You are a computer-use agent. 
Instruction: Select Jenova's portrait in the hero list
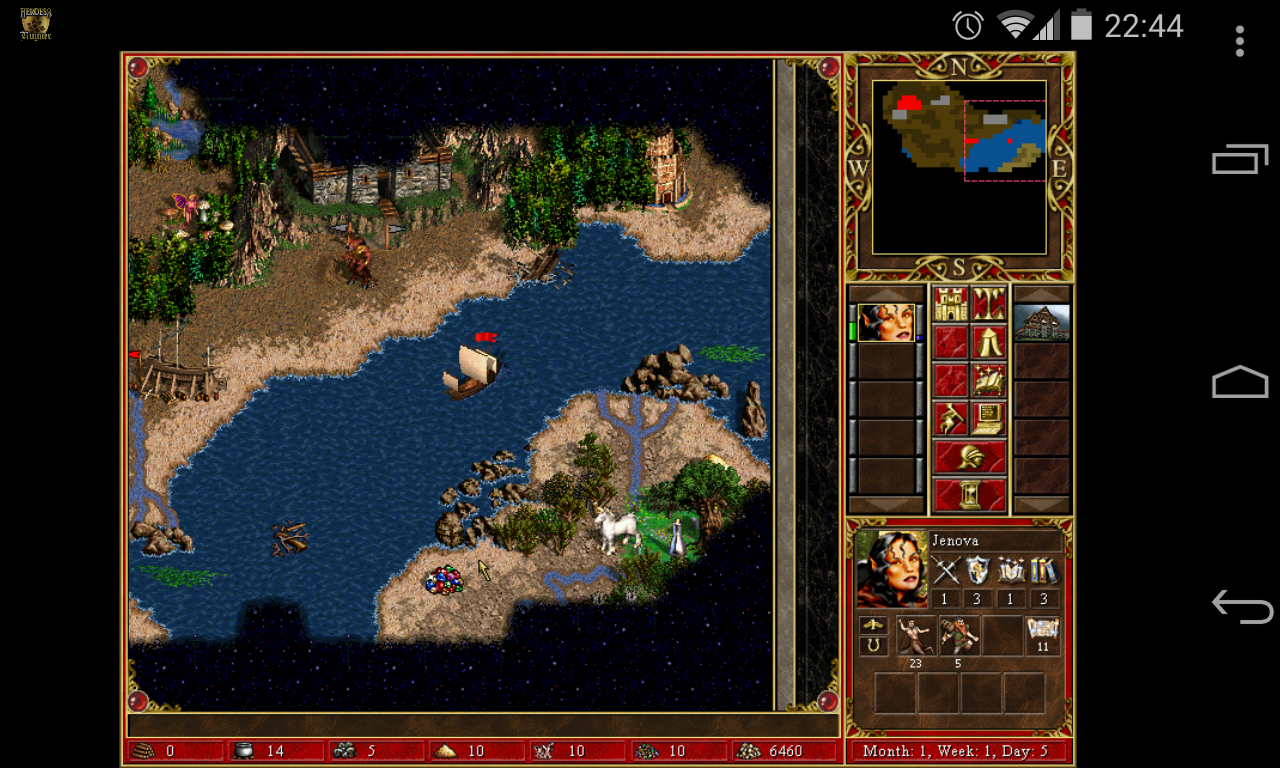886,323
